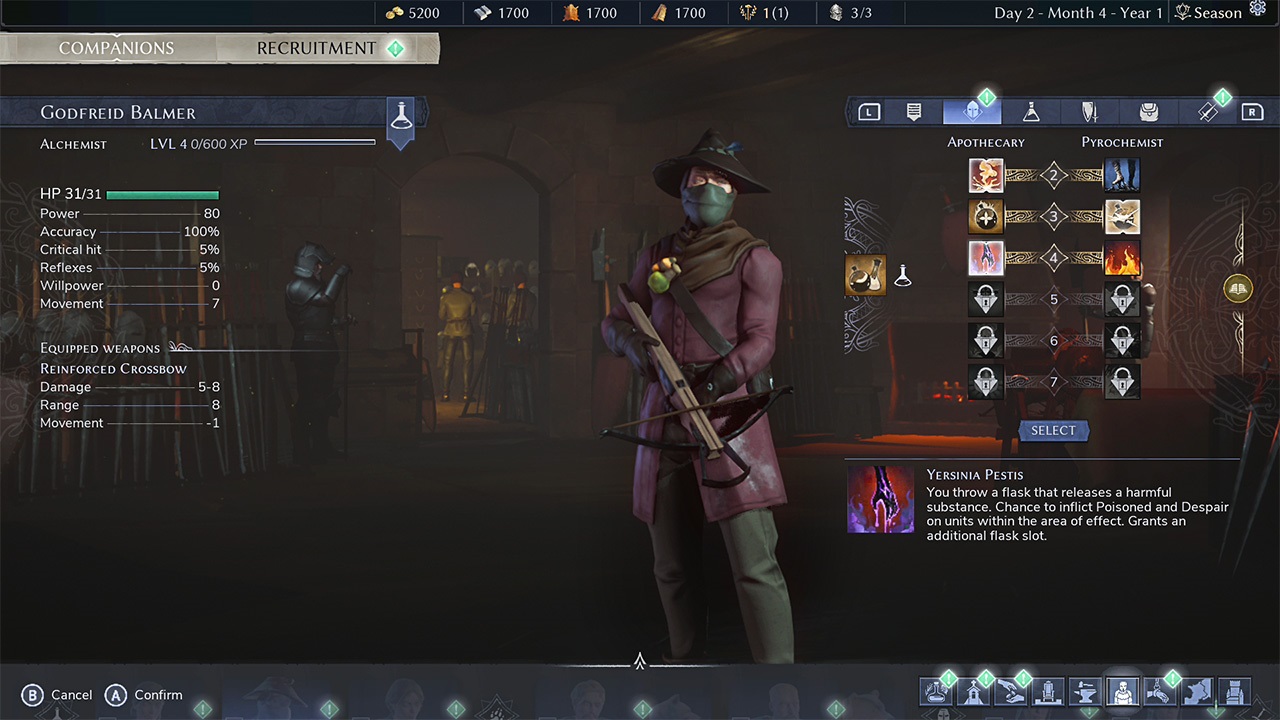
Task: Click the L shoulder tab button
Action: 869,111
